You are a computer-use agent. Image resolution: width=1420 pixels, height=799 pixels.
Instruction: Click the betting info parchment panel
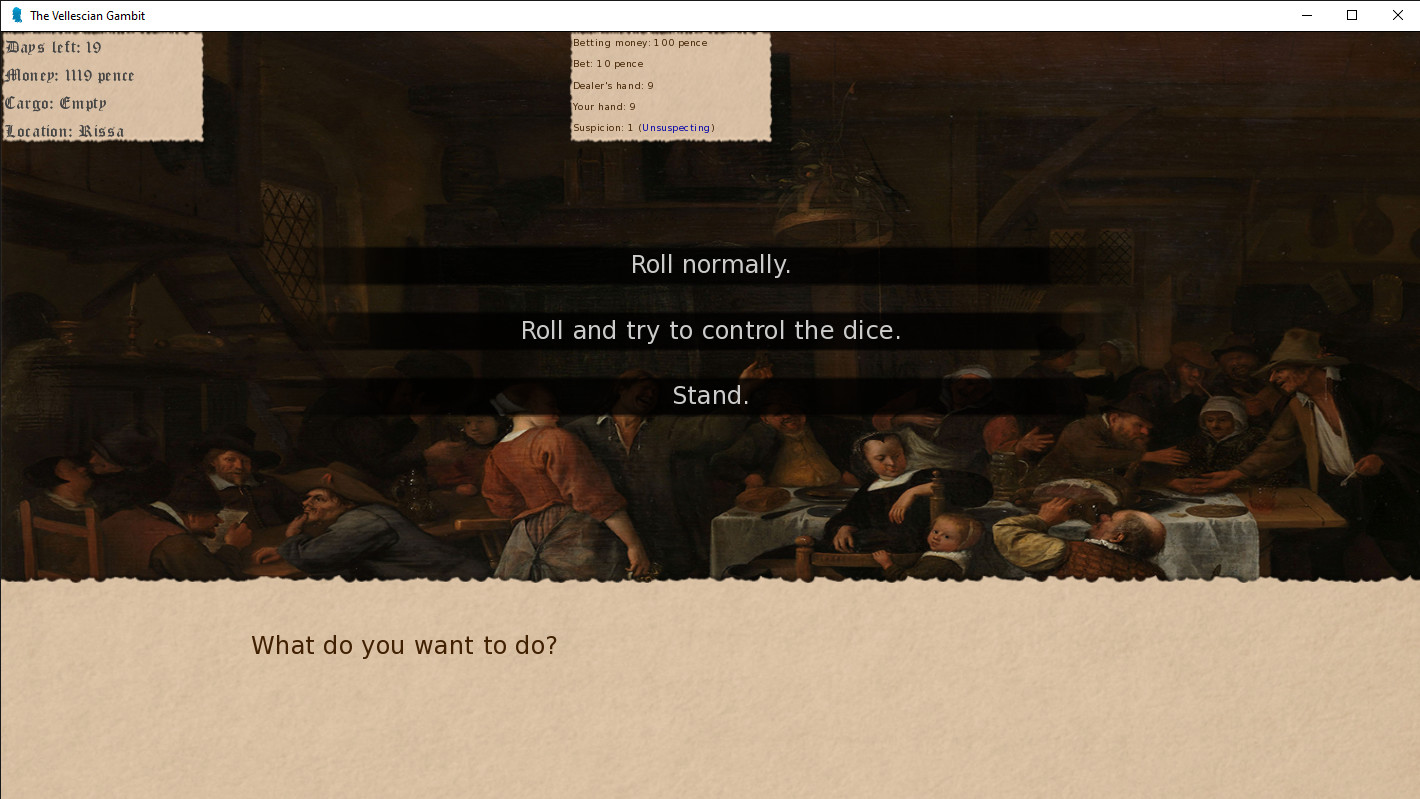[x=670, y=87]
